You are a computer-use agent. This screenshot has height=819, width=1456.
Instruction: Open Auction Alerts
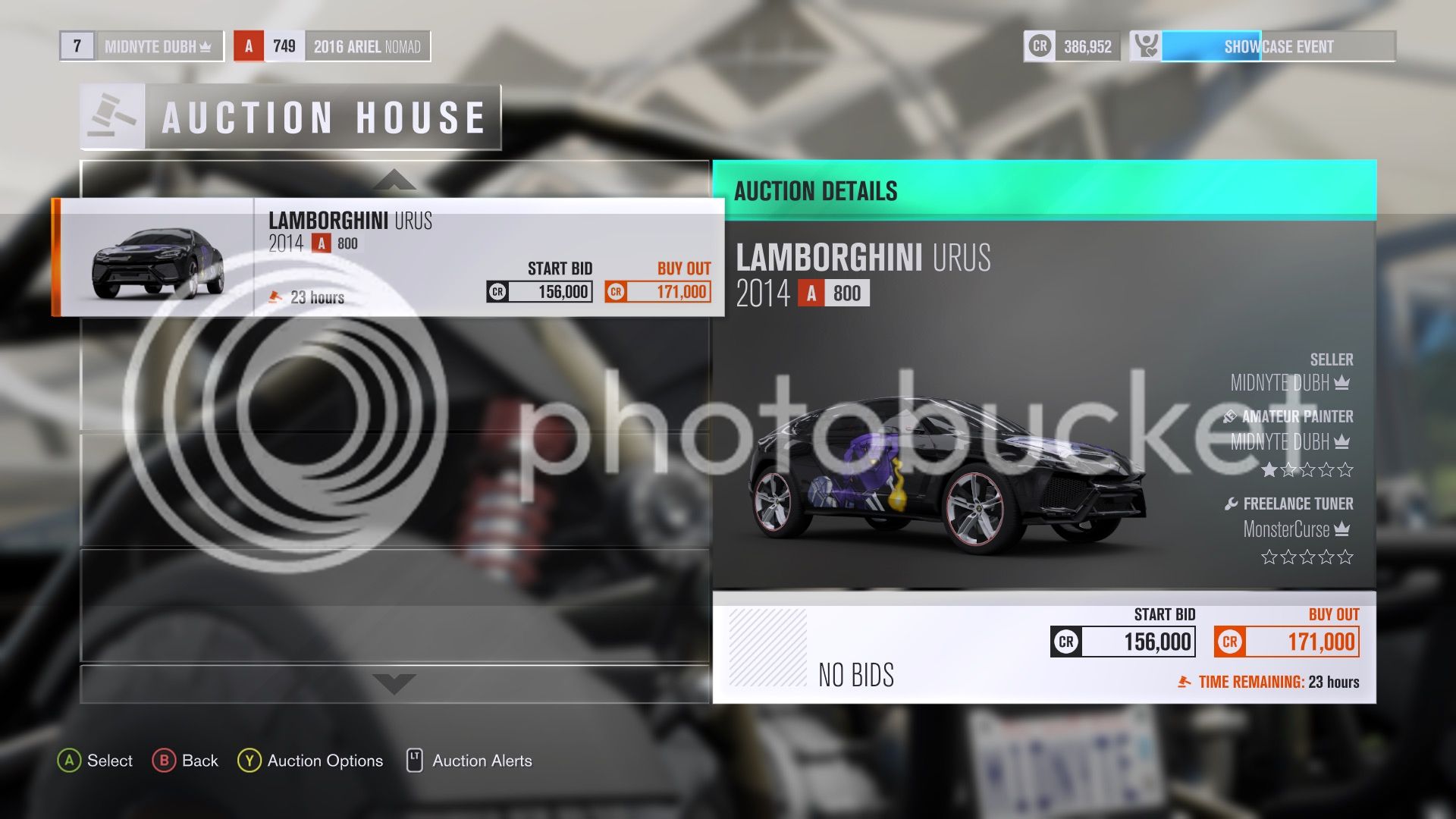point(469,761)
